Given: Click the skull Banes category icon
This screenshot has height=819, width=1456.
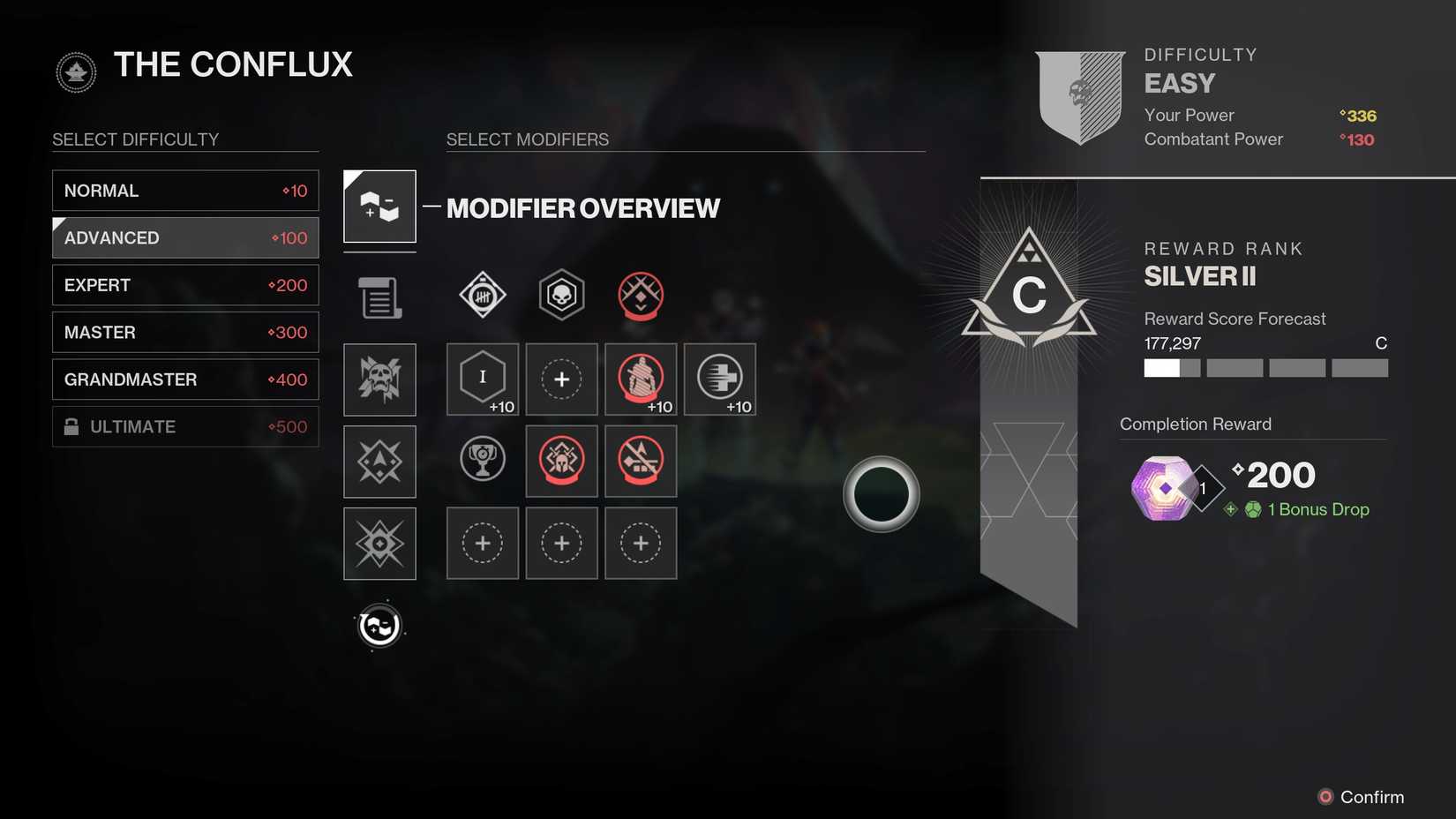Looking at the screenshot, I should point(379,379).
